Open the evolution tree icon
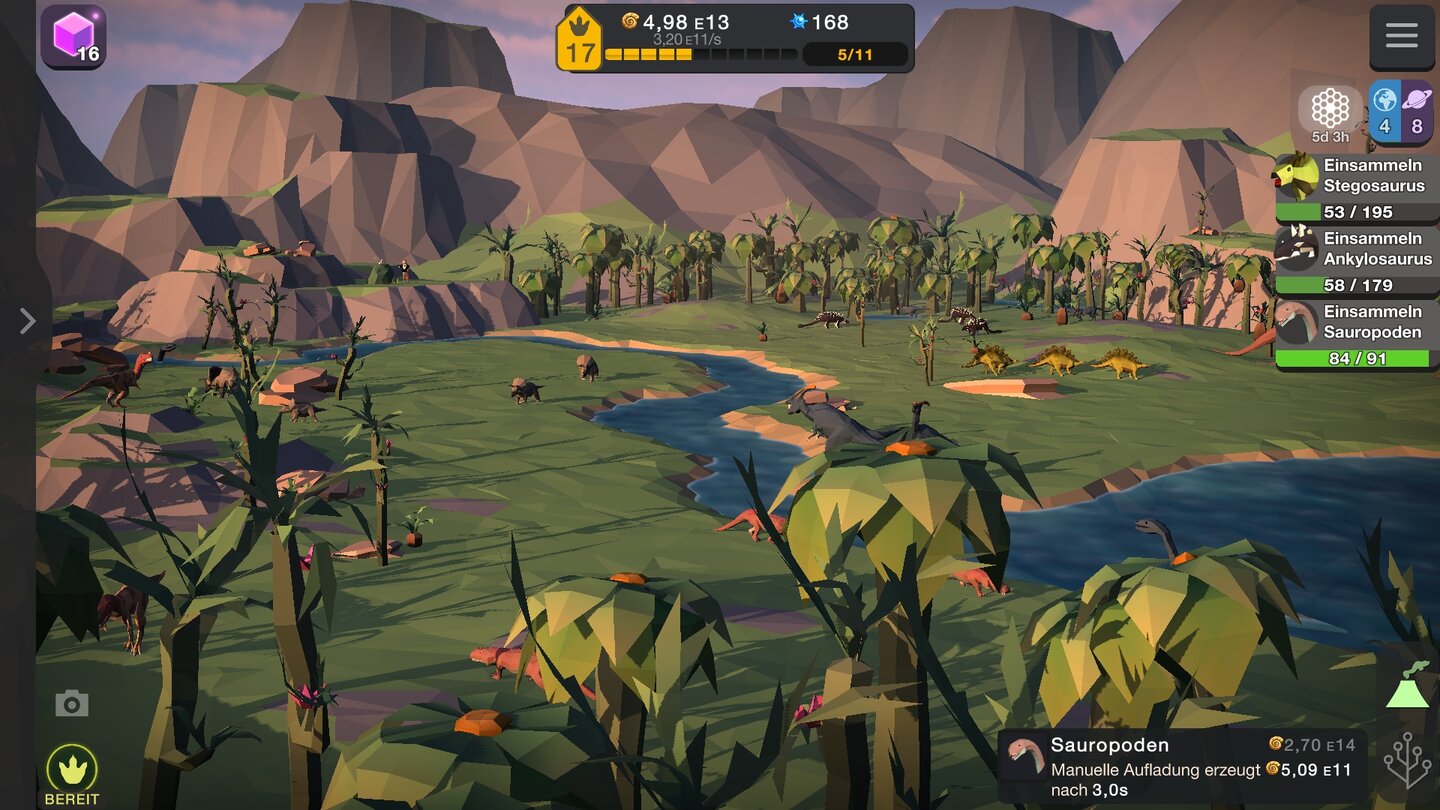The width and height of the screenshot is (1440, 810). pos(1408,760)
